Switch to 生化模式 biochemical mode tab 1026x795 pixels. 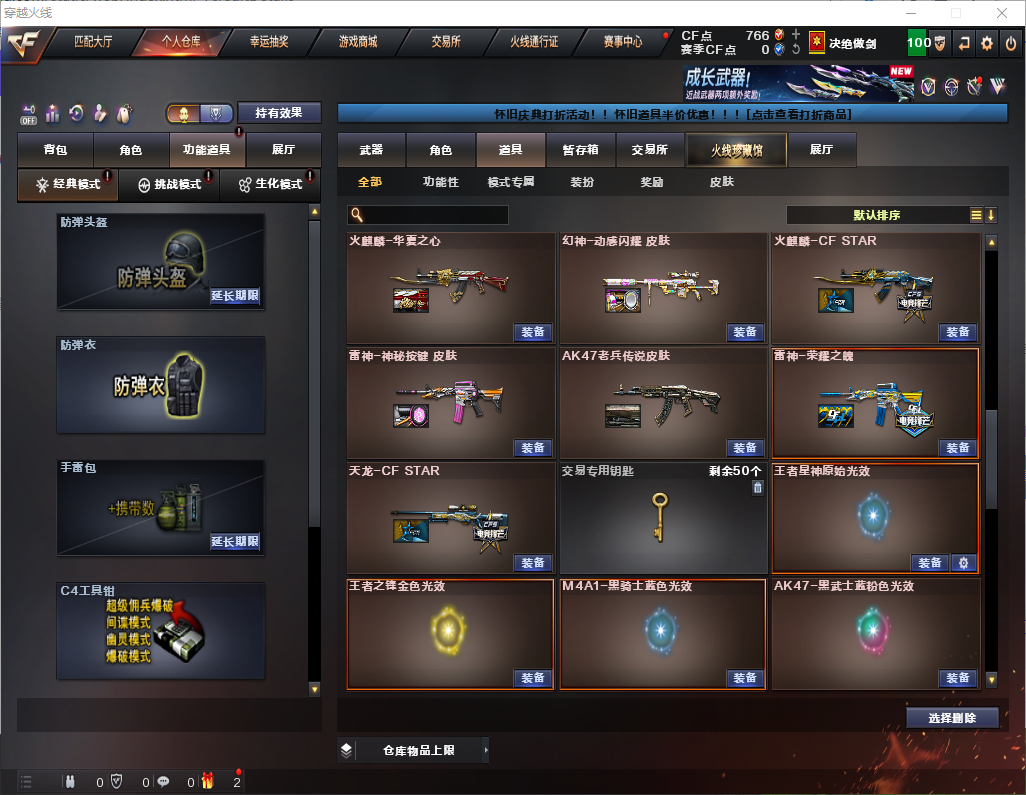click(x=270, y=185)
